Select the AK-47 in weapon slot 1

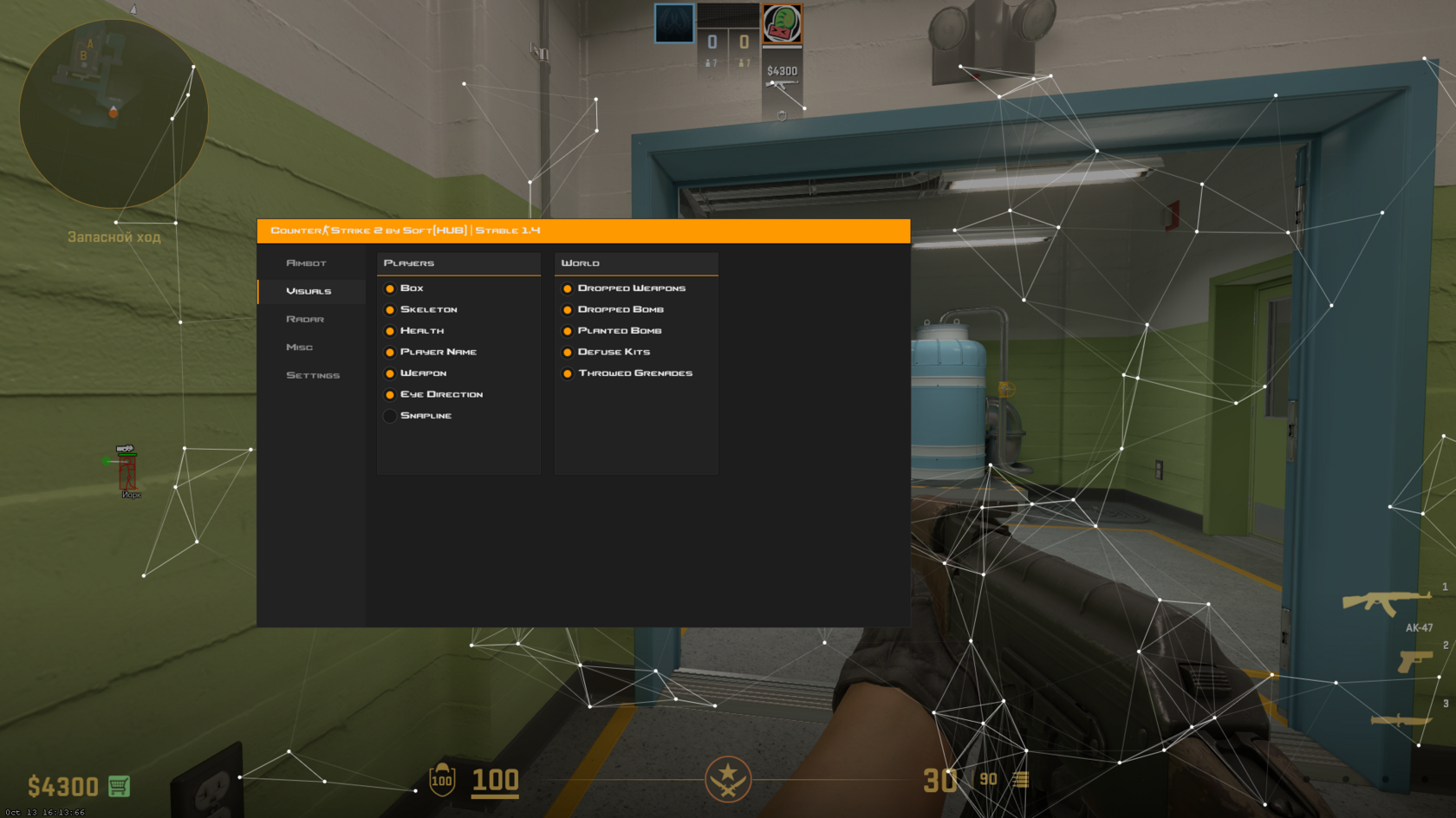[x=1385, y=602]
